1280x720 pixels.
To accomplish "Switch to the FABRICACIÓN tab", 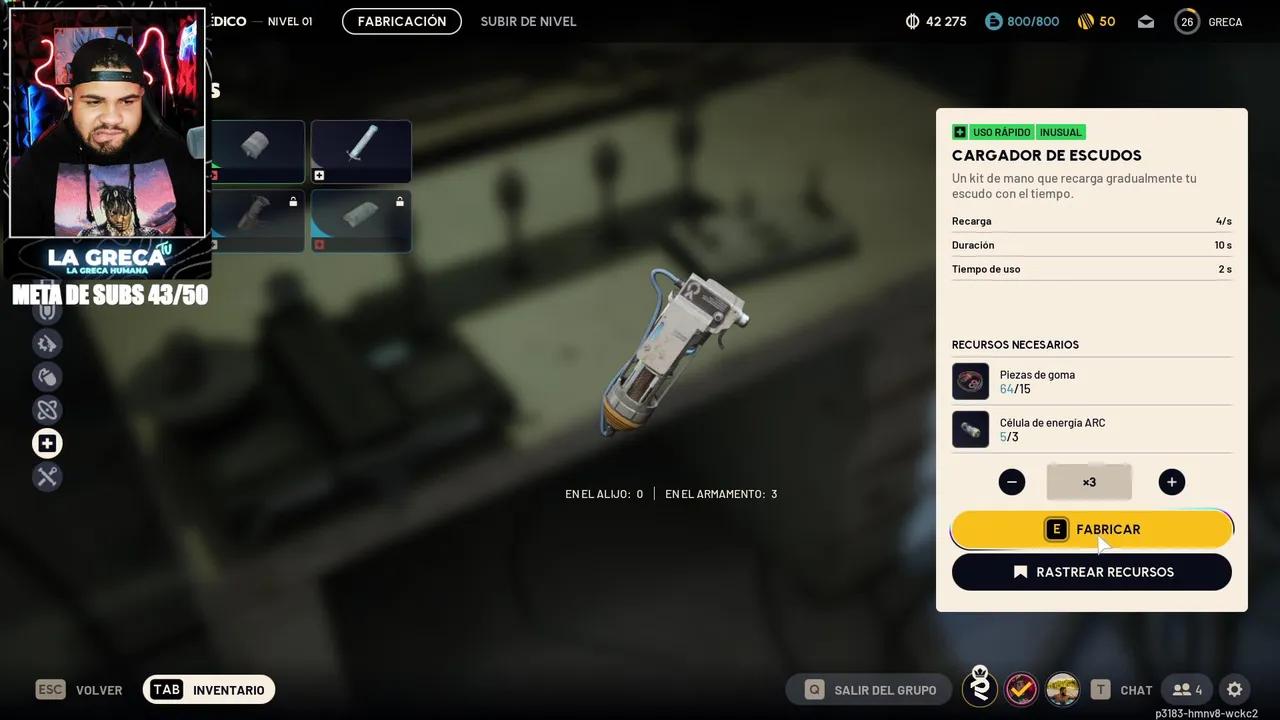I will coord(401,21).
